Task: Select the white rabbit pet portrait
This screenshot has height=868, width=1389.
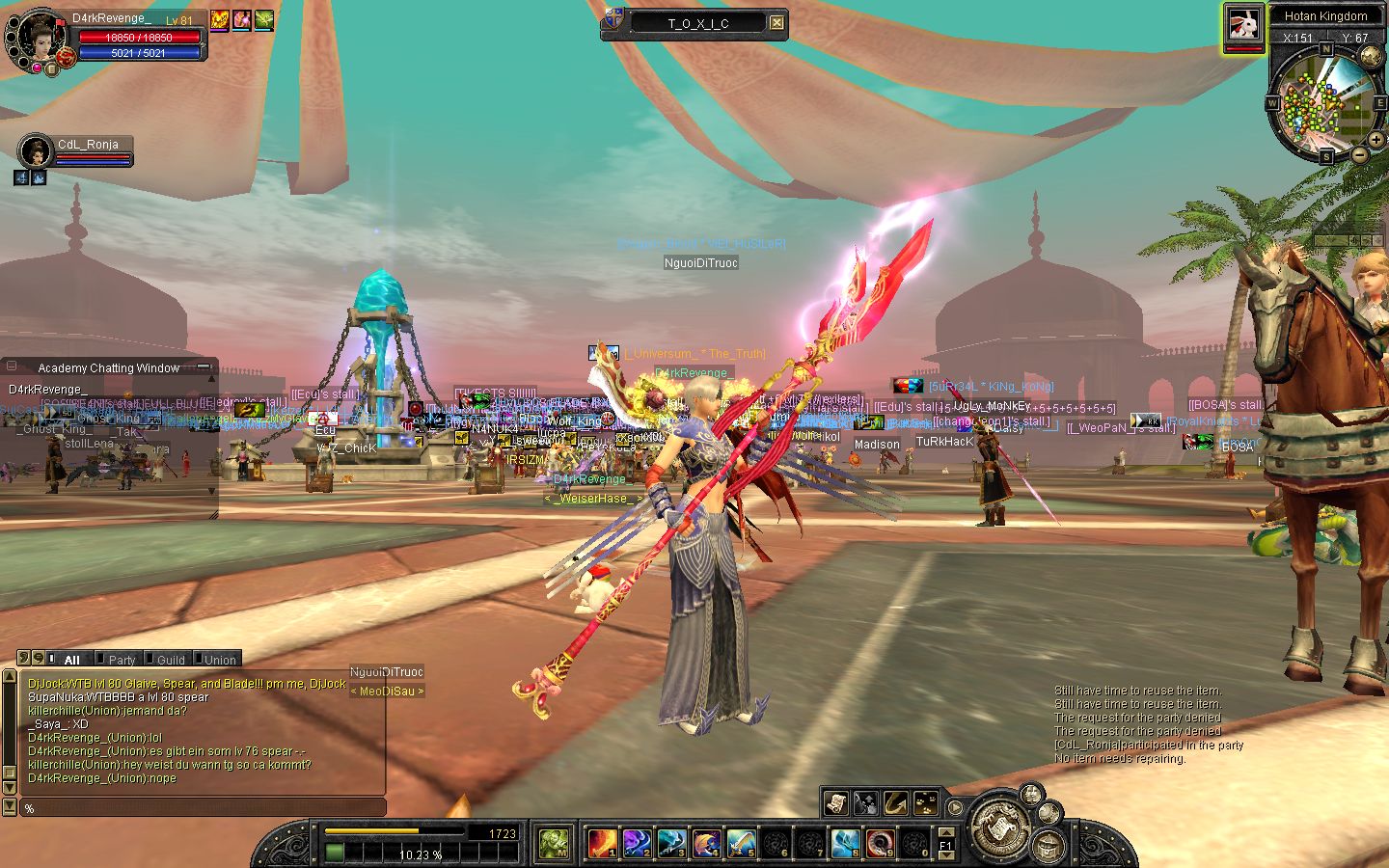Action: (1243, 25)
